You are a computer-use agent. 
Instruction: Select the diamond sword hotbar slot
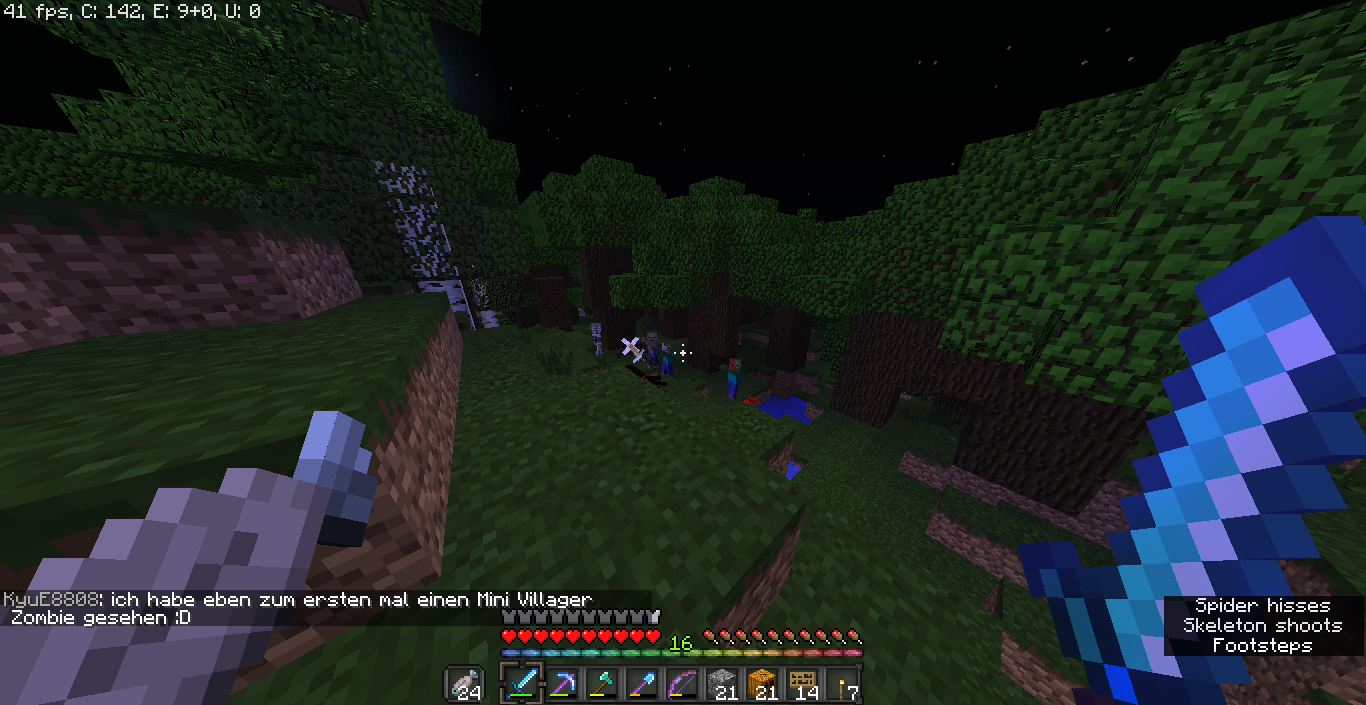[523, 684]
